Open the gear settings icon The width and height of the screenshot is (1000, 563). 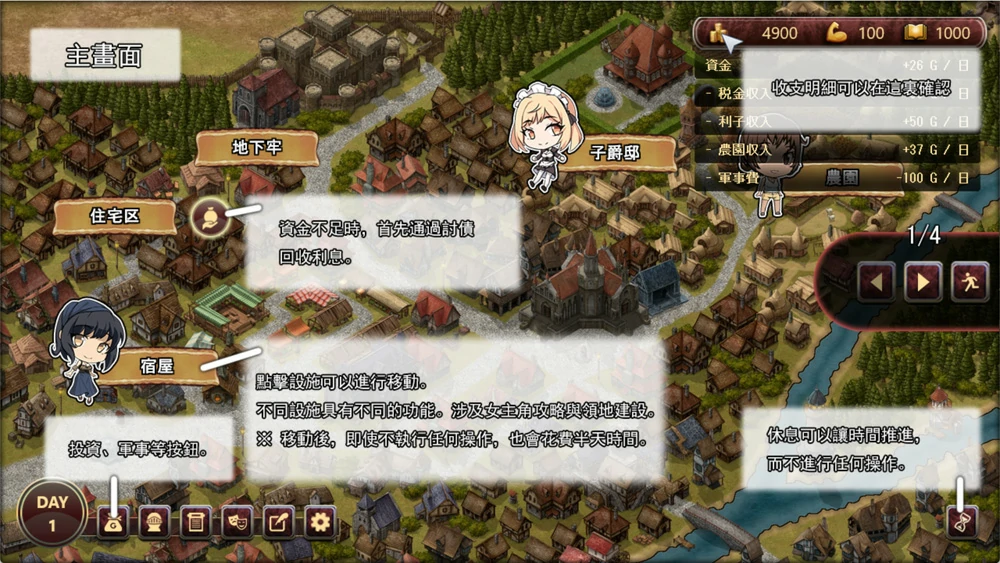coord(320,521)
